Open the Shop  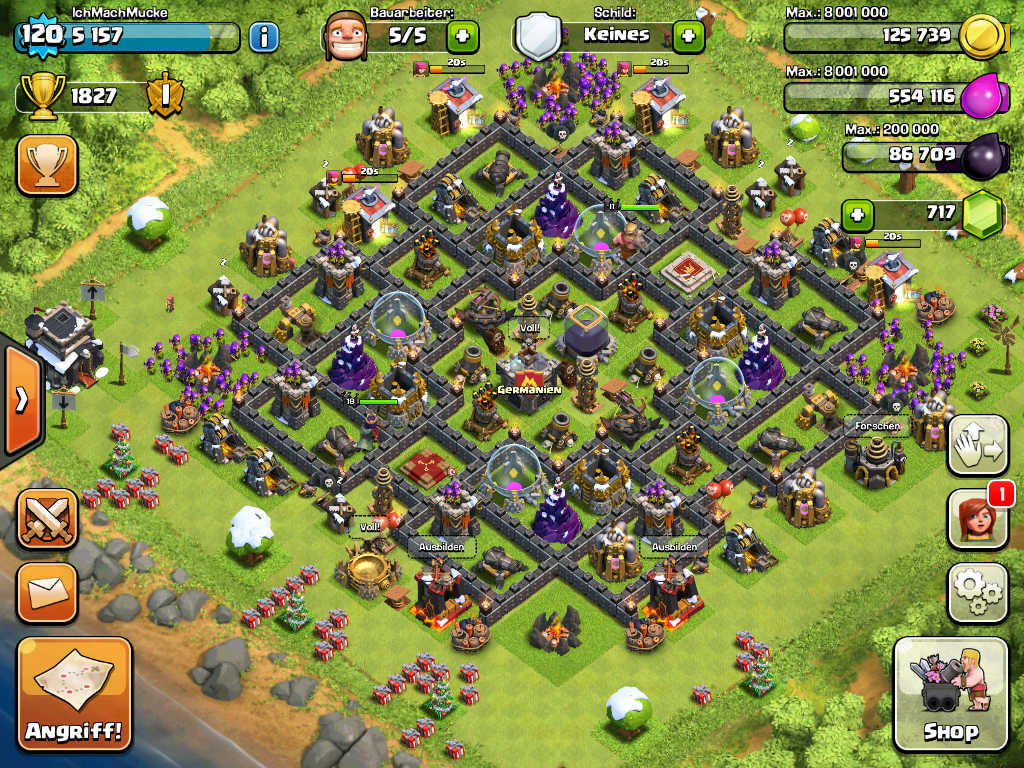(x=950, y=694)
